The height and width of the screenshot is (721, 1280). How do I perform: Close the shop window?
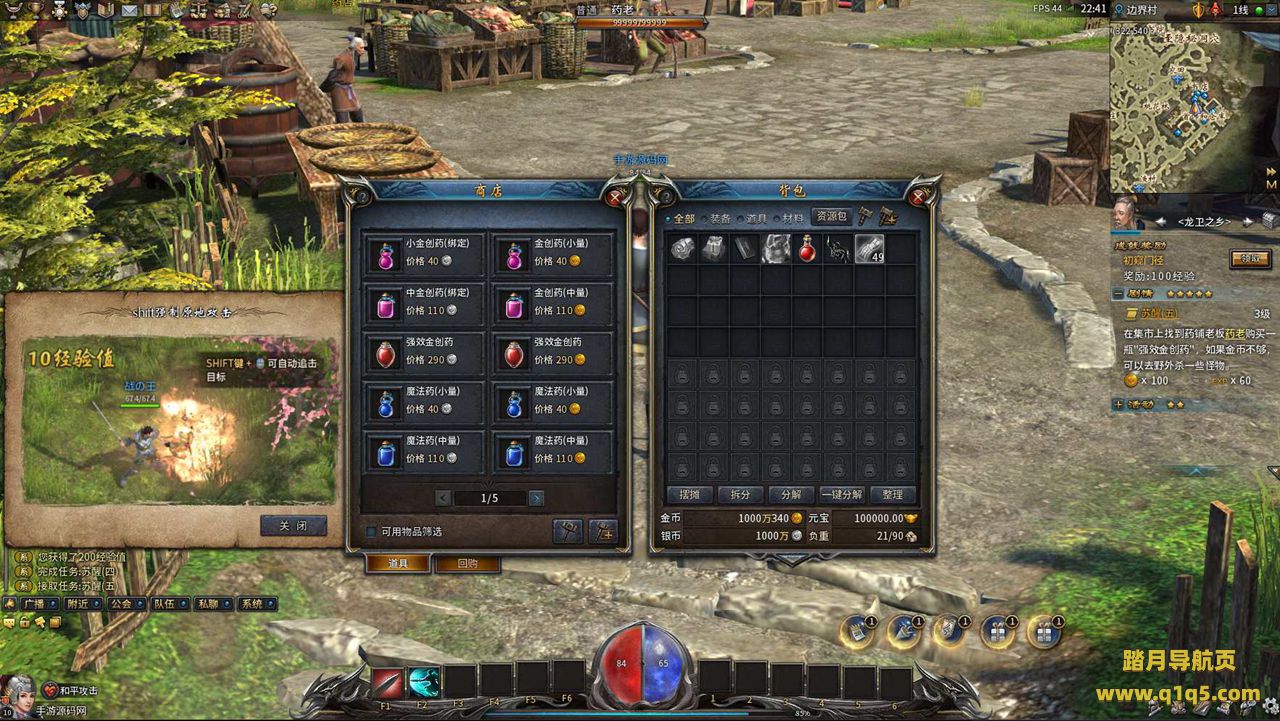pyautogui.click(x=615, y=197)
